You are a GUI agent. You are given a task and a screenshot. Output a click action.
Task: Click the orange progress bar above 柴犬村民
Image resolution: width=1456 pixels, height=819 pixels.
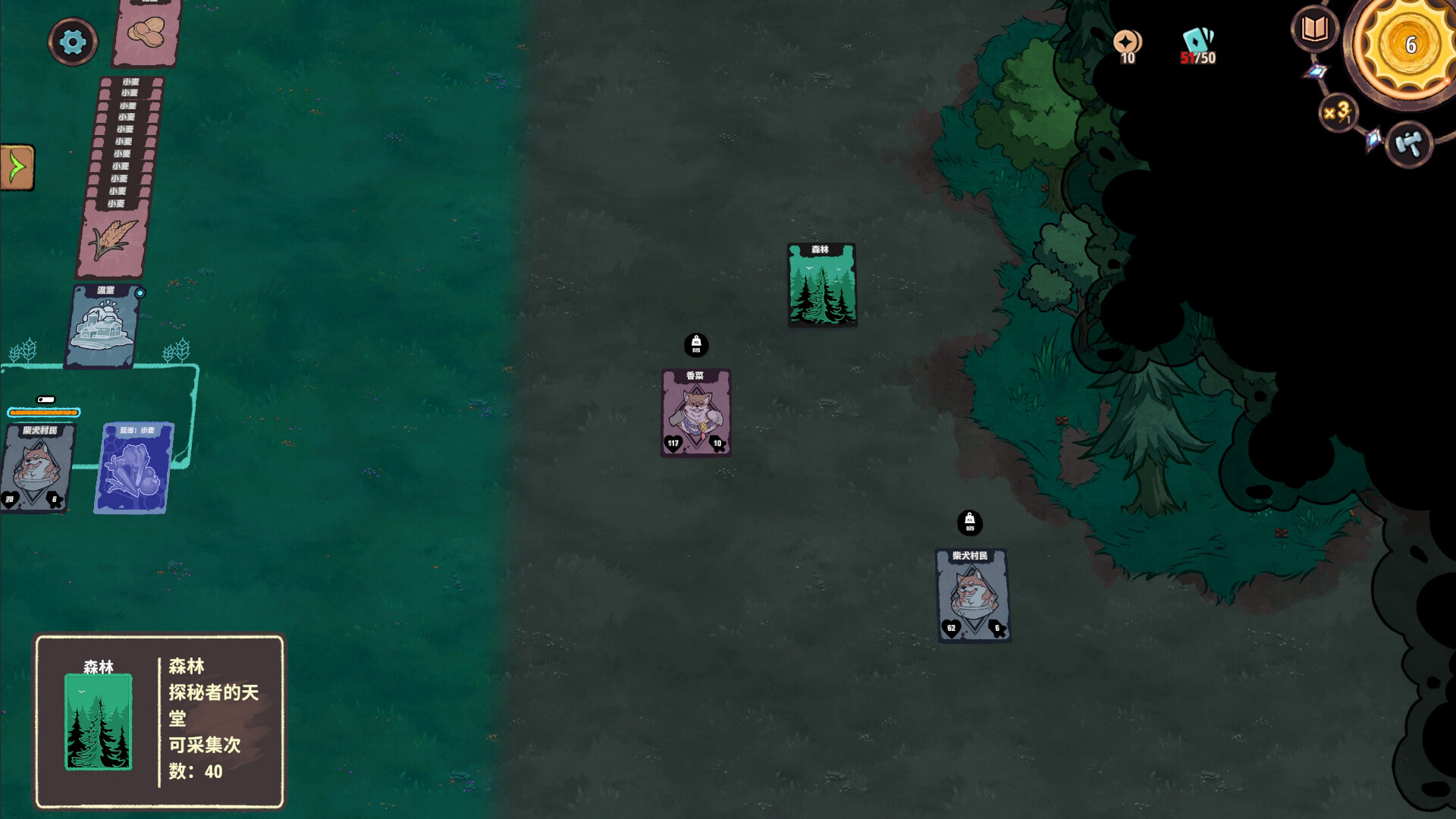point(42,413)
